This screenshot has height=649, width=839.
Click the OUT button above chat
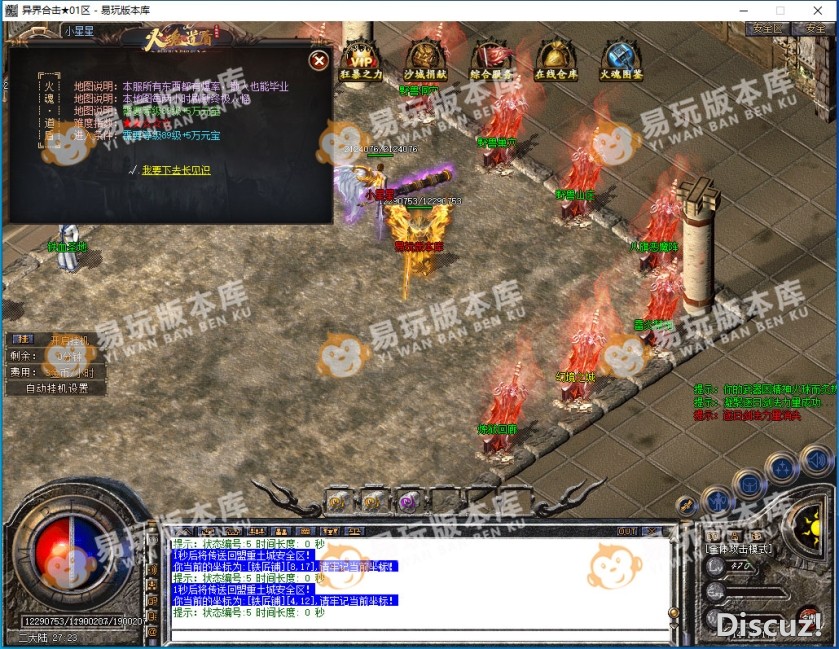point(627,530)
